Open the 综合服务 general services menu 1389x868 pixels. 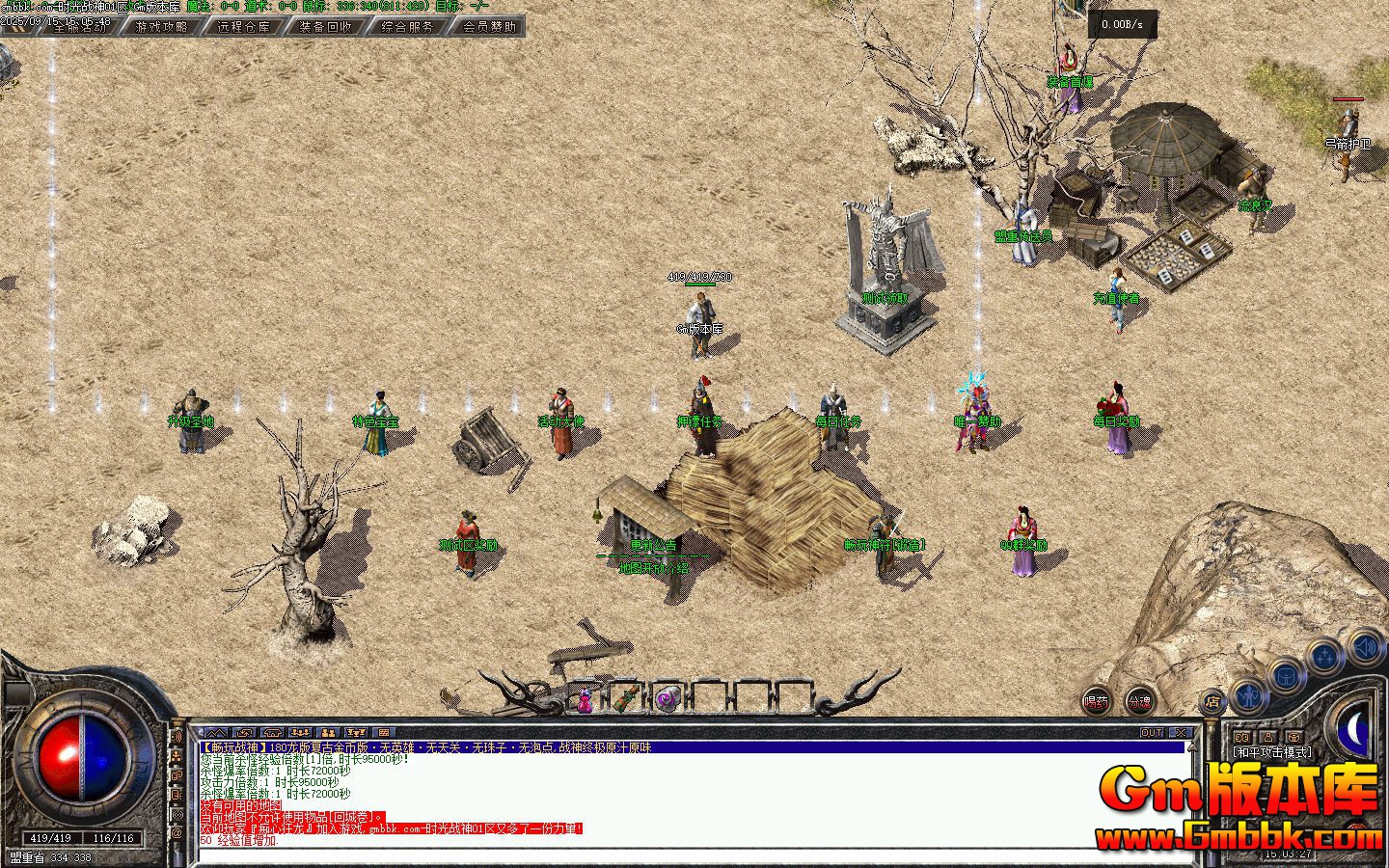407,27
